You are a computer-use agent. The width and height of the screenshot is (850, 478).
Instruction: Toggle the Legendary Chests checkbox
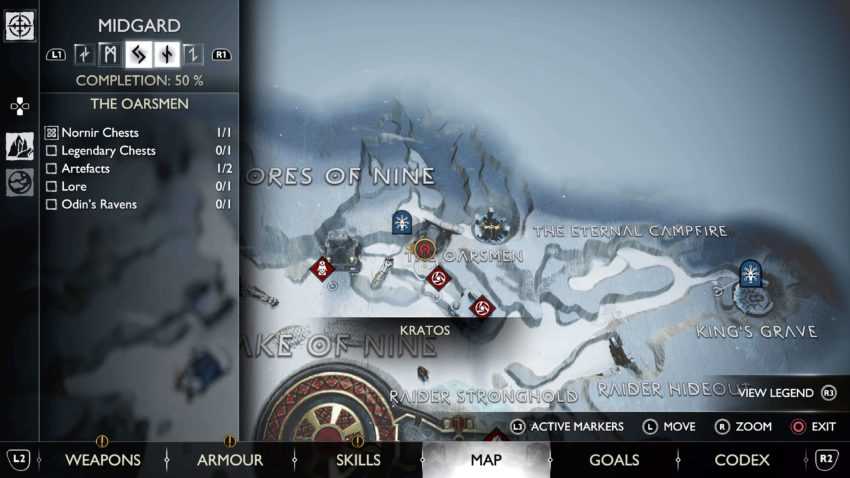(52, 151)
